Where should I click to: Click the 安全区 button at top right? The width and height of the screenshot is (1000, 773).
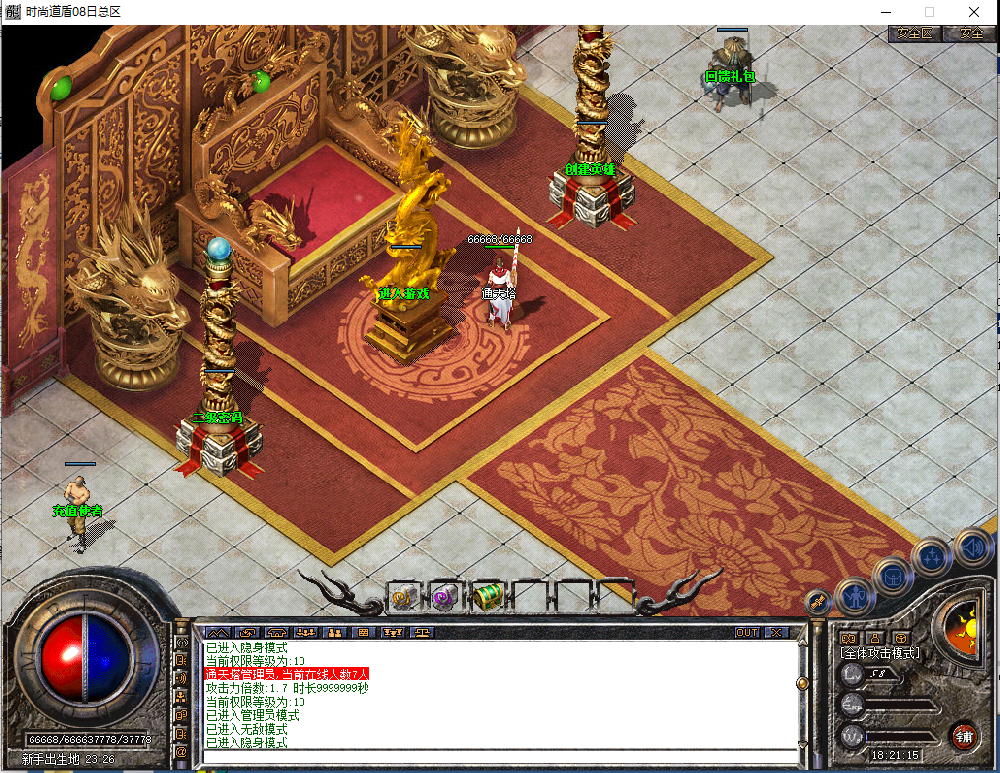[x=913, y=33]
